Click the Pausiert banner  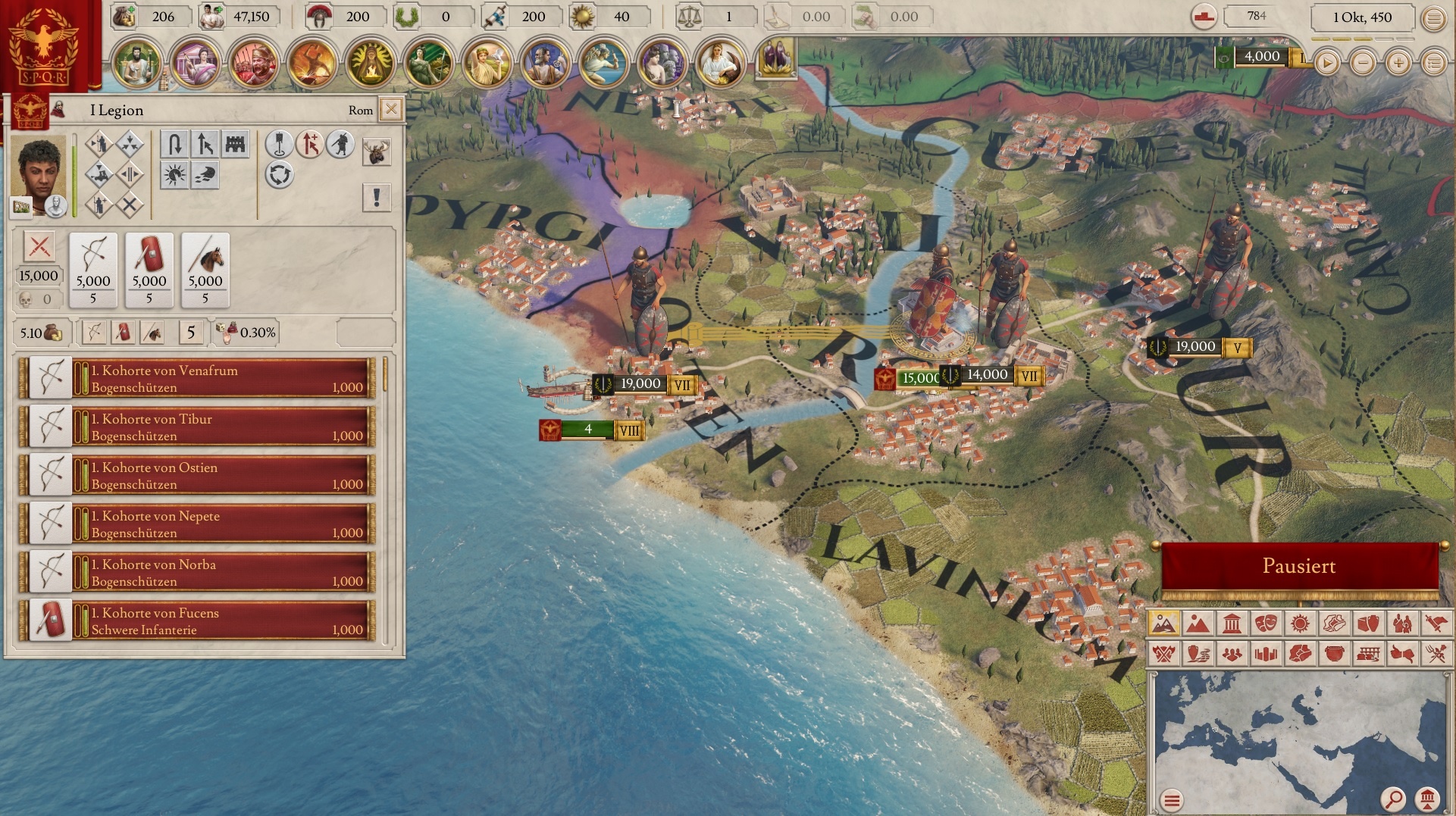coord(1299,566)
